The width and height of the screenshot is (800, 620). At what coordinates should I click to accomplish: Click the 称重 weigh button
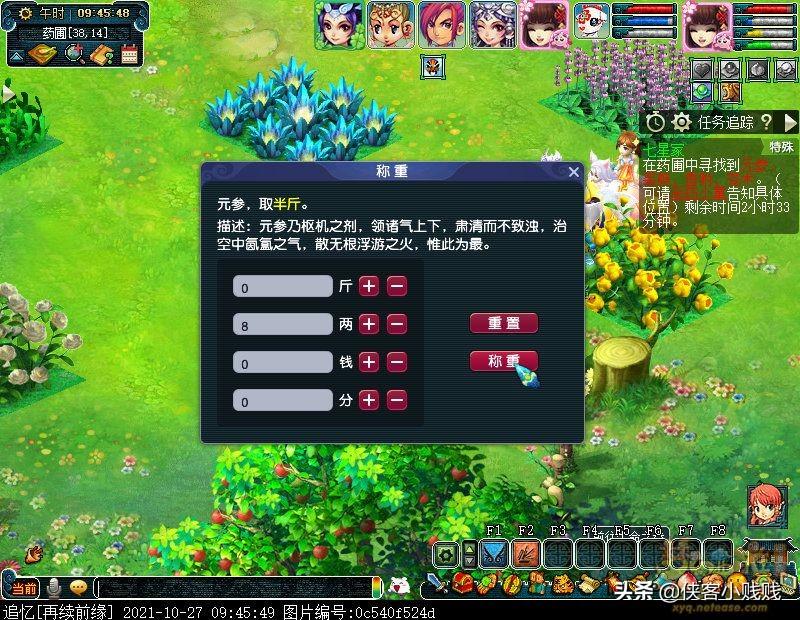[x=504, y=361]
